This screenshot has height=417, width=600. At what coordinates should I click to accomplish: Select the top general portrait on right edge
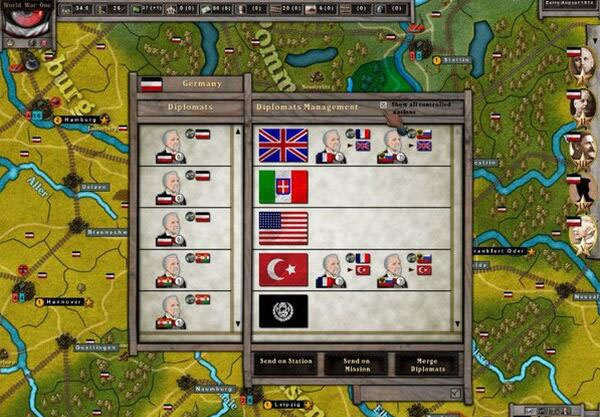click(x=580, y=64)
